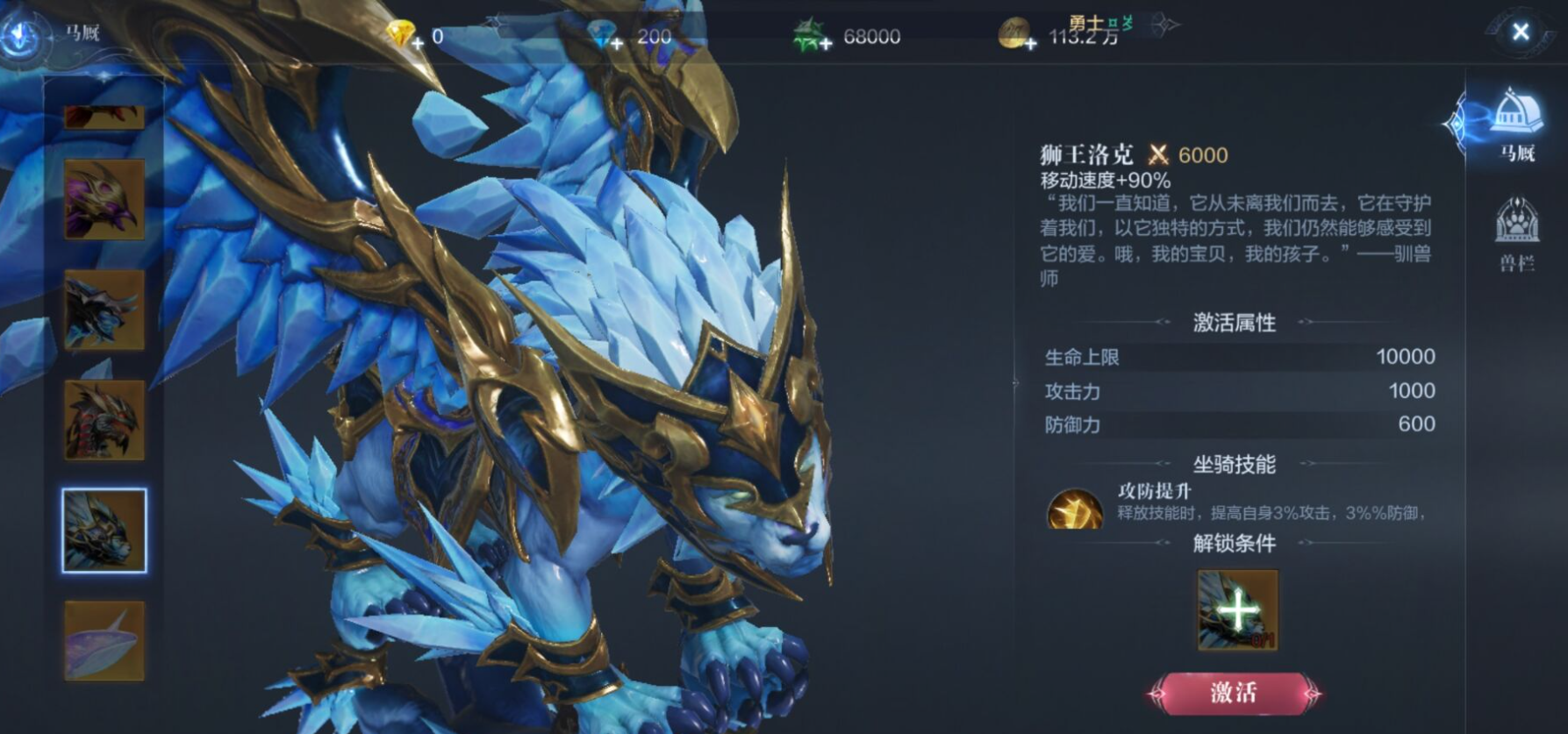
Task: Select the pink whale mount thumbnail
Action: (104, 641)
